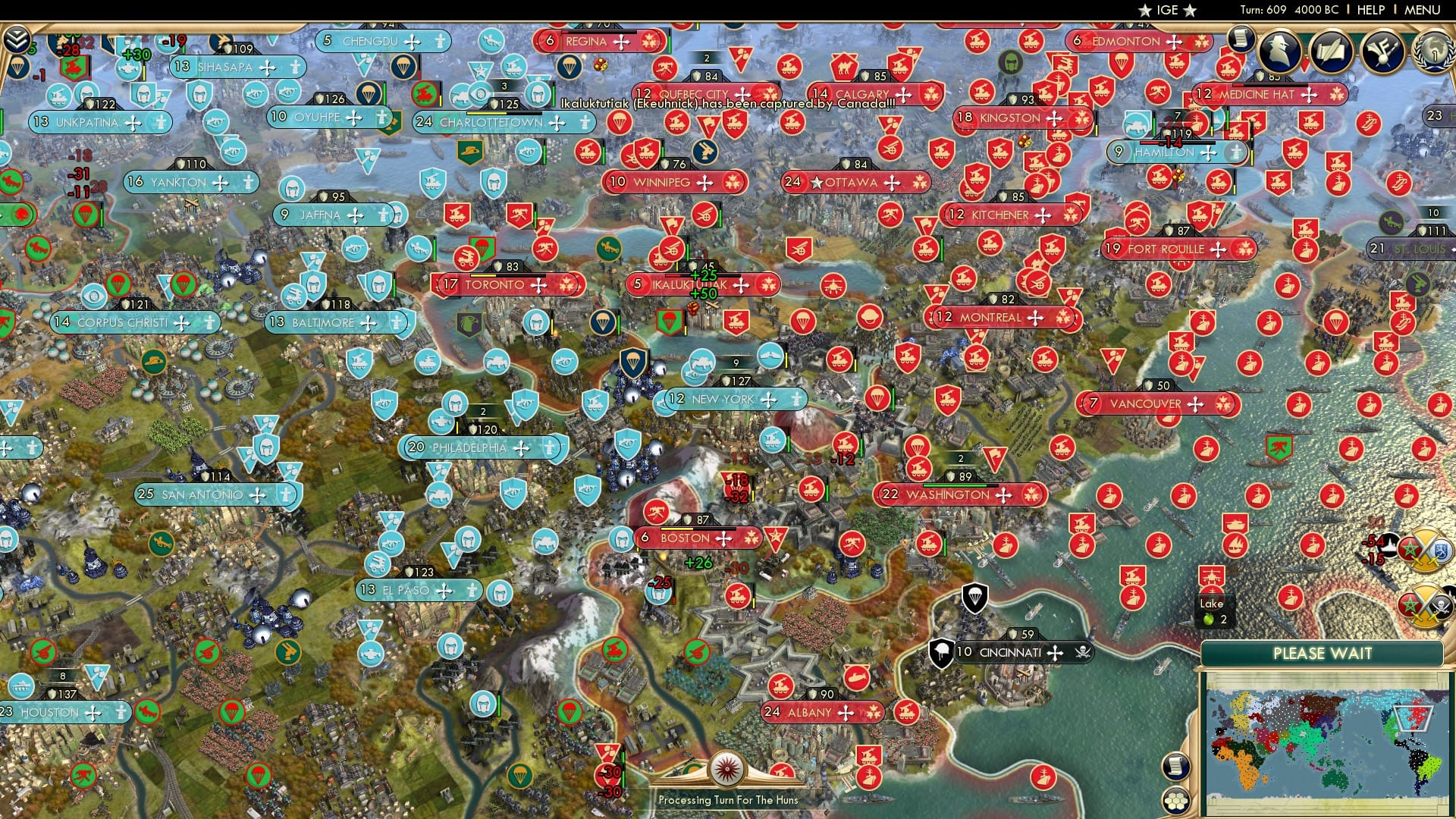Click the scroll log icon beside the minimap
Viewport: 1456px width, 819px height.
click(1176, 767)
